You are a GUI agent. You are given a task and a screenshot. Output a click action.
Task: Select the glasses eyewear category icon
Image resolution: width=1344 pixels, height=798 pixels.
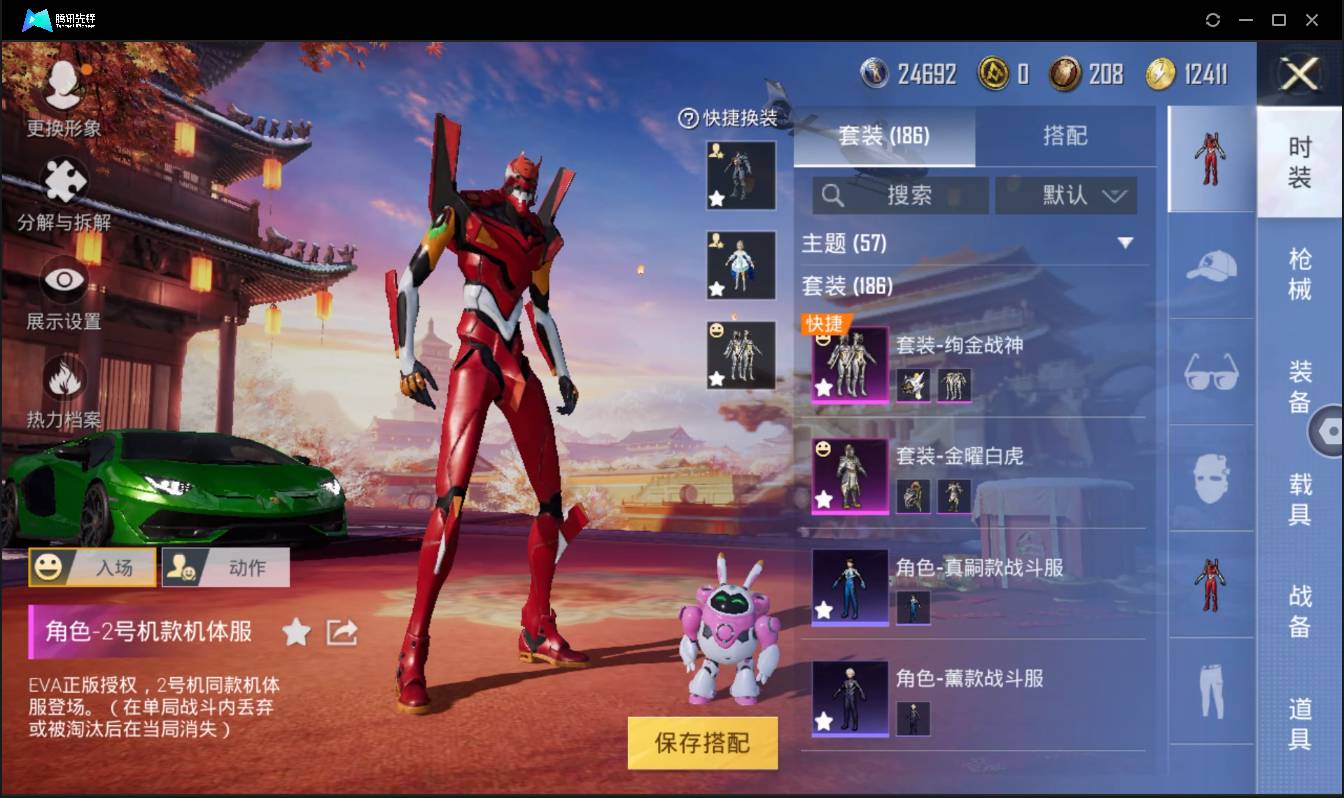1211,372
